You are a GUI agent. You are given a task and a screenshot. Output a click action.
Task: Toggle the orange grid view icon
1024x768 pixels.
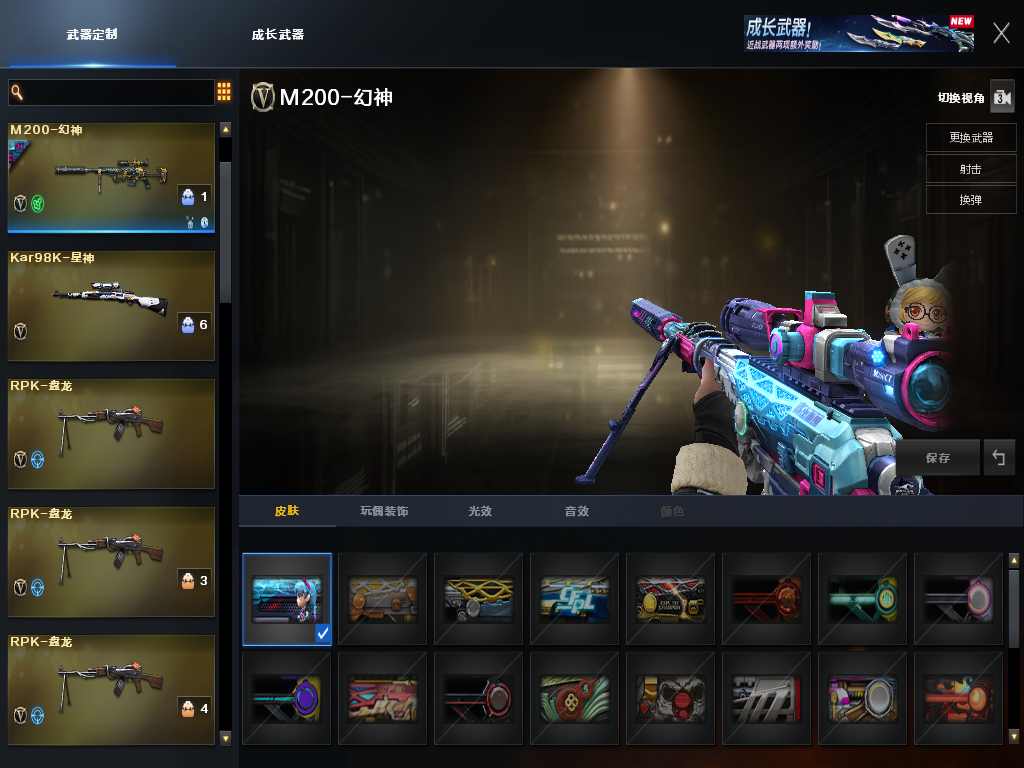[x=224, y=92]
